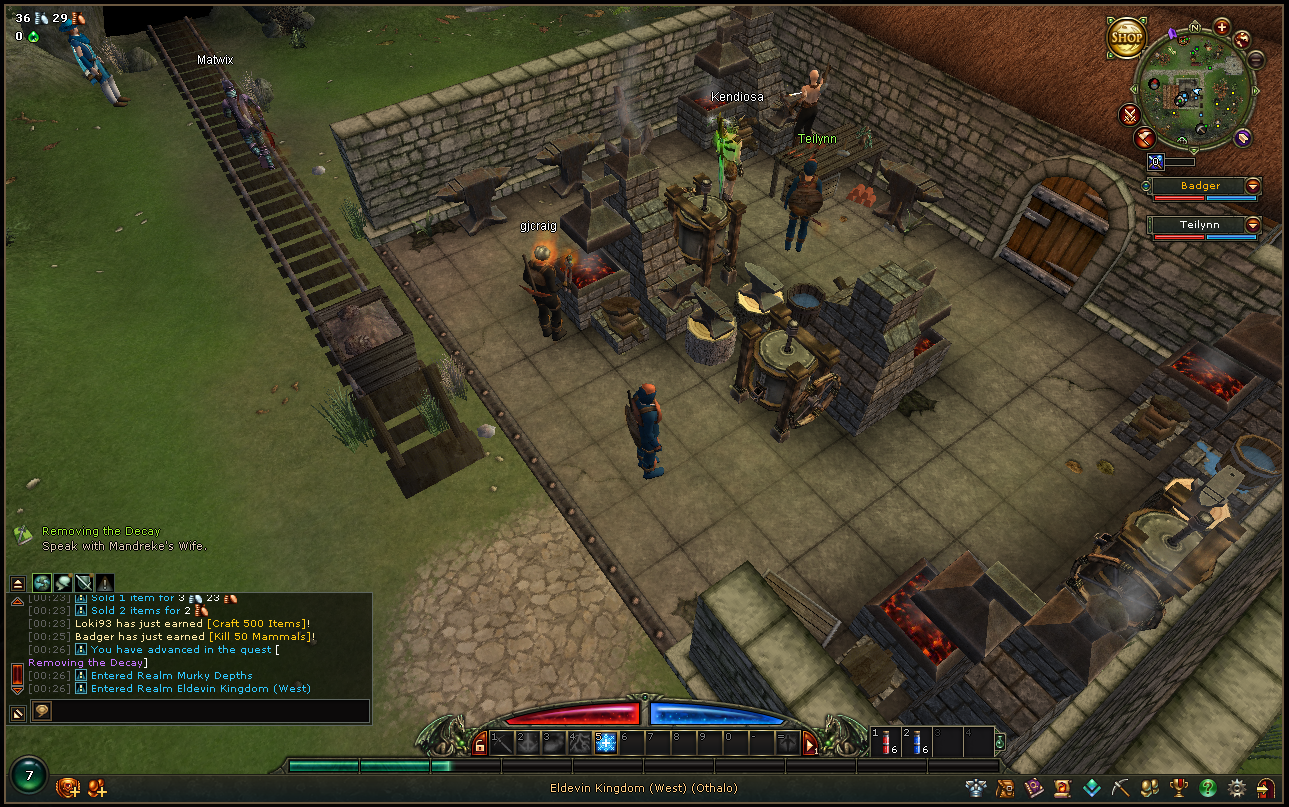
Task: Open the green question mark help
Action: pyautogui.click(x=1208, y=788)
